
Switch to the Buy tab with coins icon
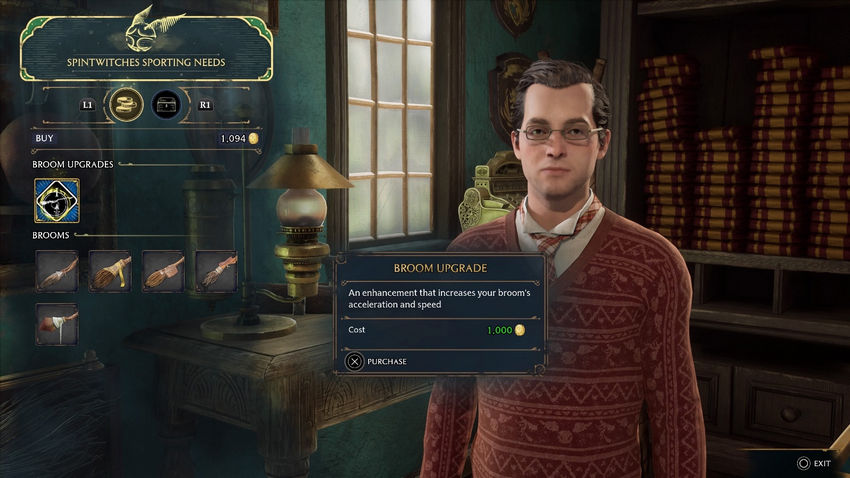coord(125,103)
